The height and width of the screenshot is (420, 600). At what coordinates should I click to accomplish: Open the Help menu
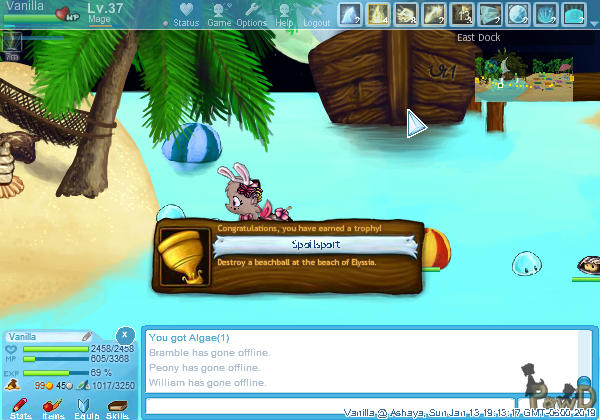[284, 15]
